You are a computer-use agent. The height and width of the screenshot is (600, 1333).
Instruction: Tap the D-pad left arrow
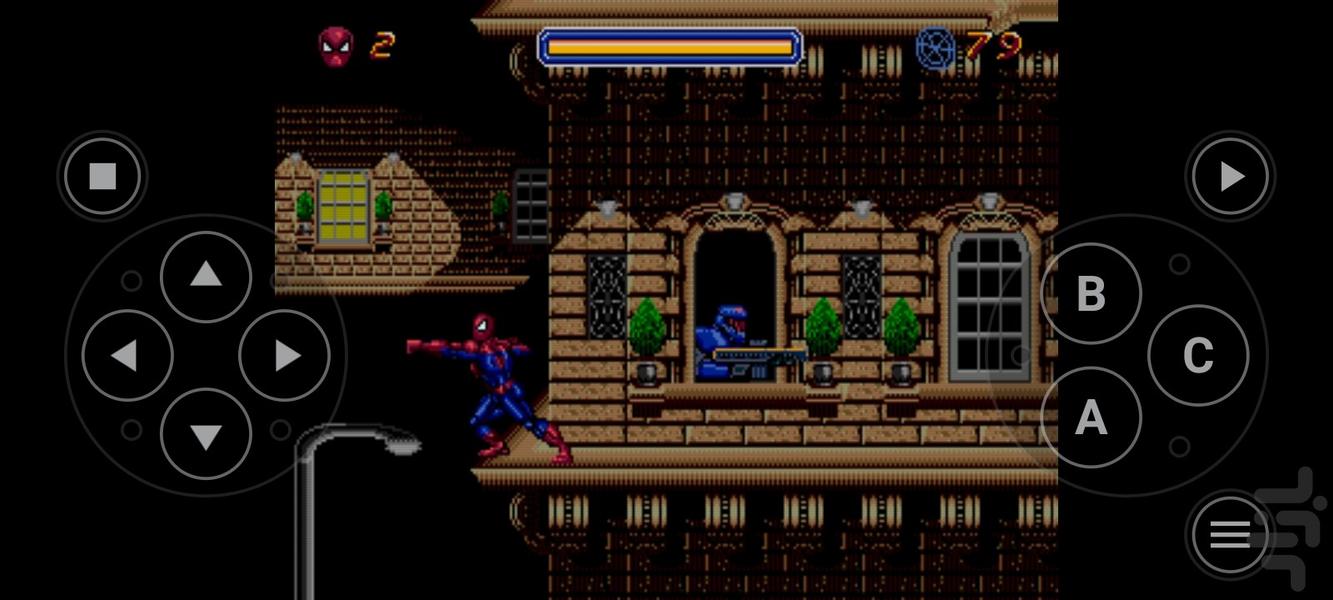pos(127,355)
